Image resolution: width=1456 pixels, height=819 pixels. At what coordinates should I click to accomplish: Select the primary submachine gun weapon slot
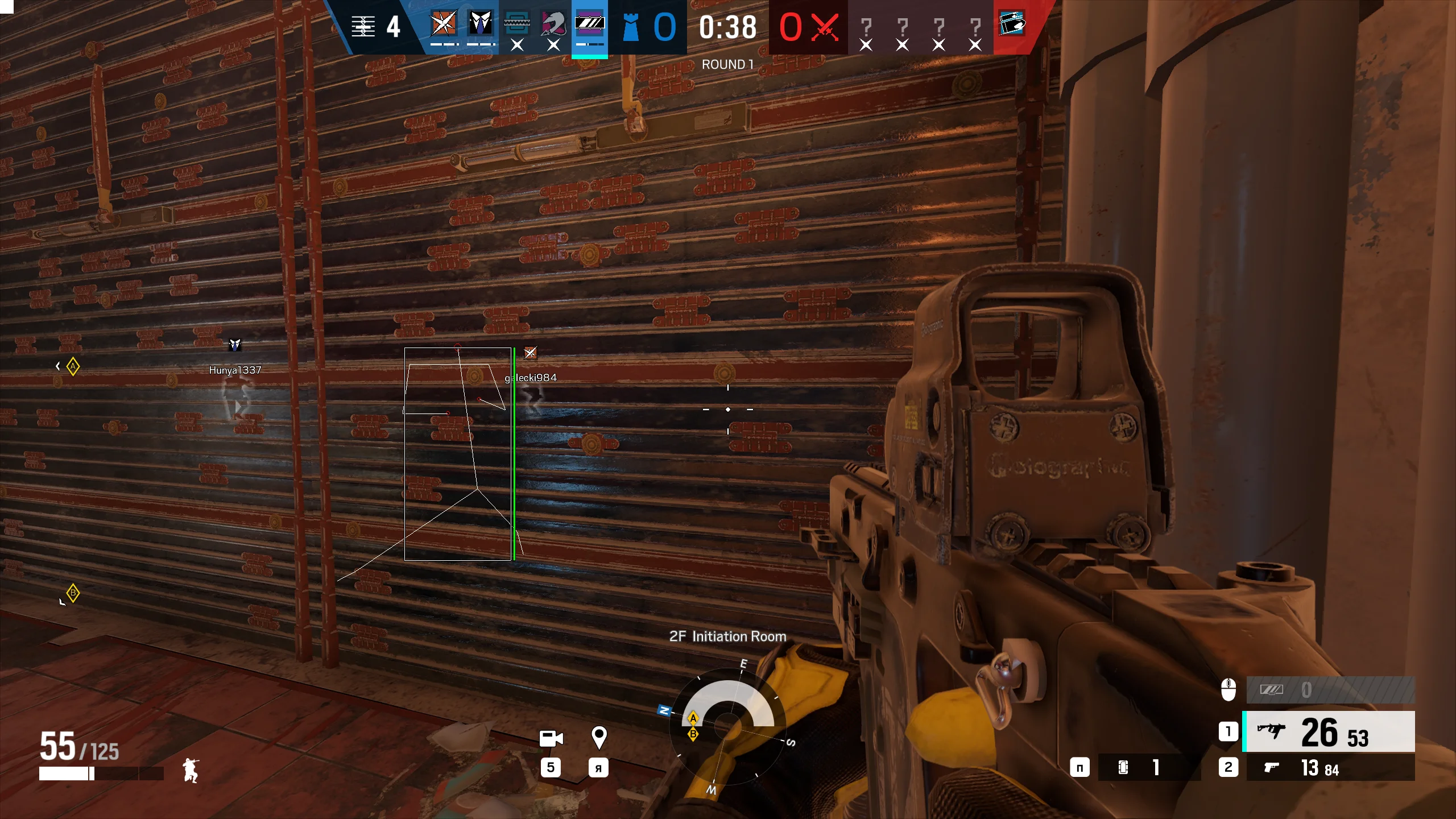click(1329, 732)
